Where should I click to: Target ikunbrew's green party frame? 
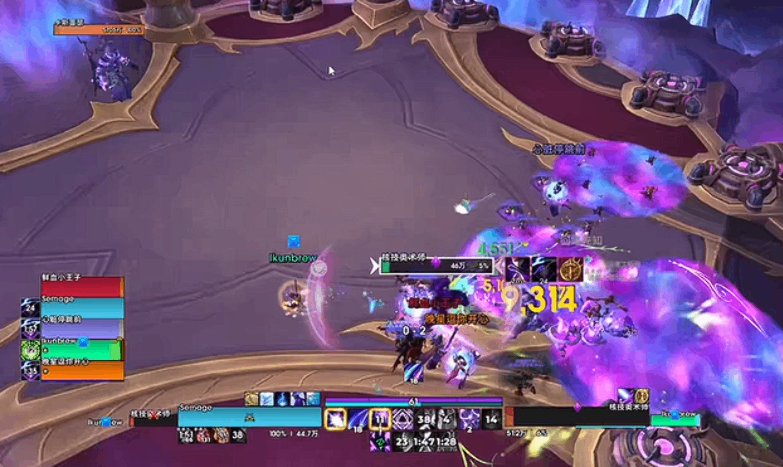(x=80, y=350)
